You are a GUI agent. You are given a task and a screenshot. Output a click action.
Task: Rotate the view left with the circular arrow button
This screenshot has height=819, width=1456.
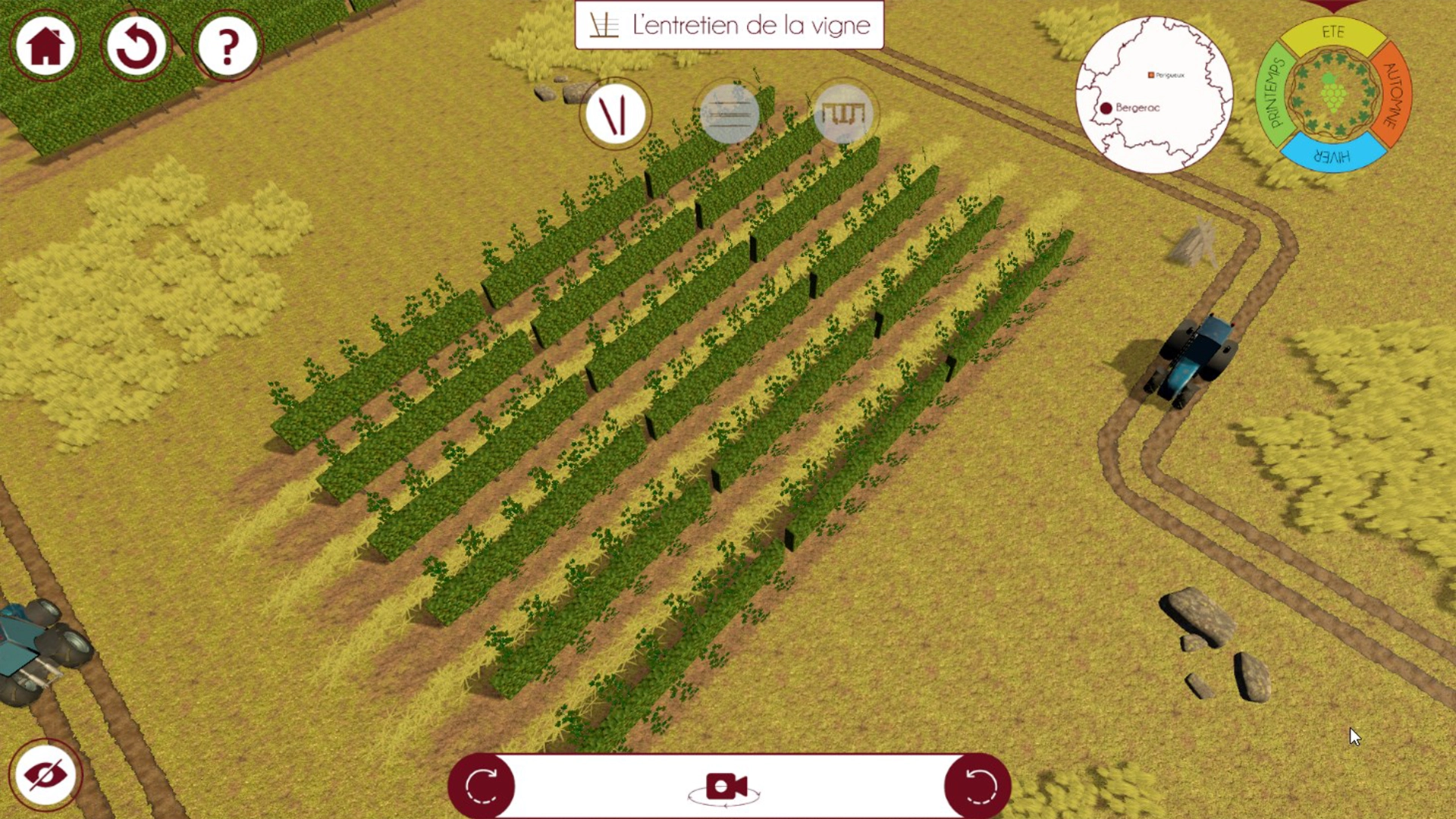[482, 786]
